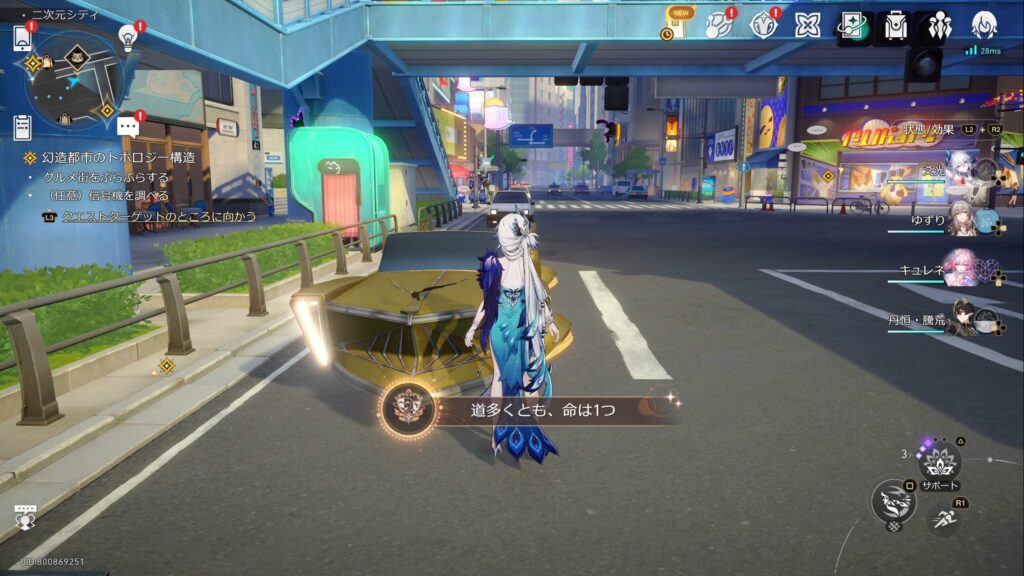This screenshot has height=576, width=1024.
Task: Toggle the sprint running icon
Action: 943,518
